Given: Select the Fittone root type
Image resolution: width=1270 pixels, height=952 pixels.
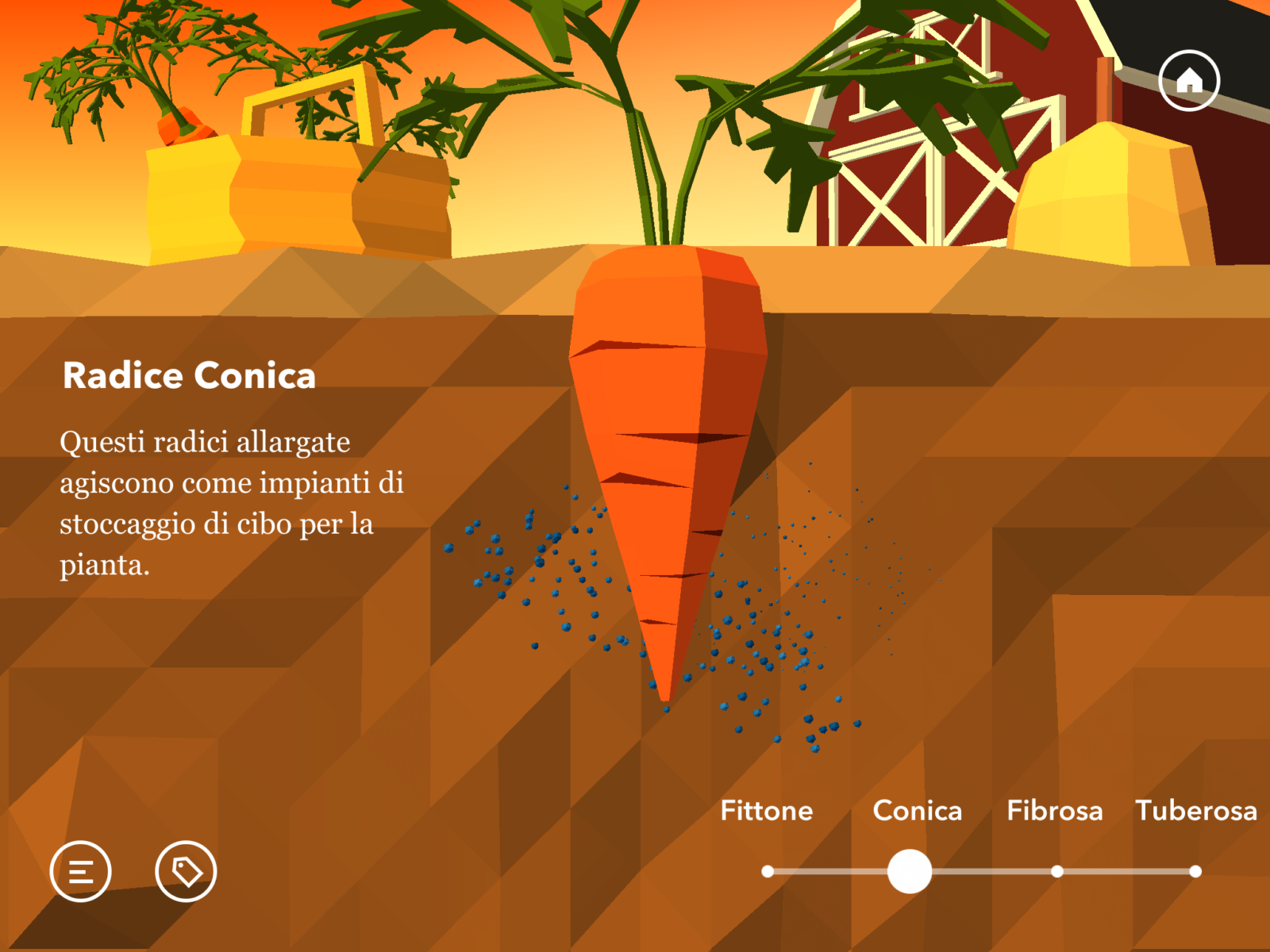Looking at the screenshot, I should (x=766, y=811).
